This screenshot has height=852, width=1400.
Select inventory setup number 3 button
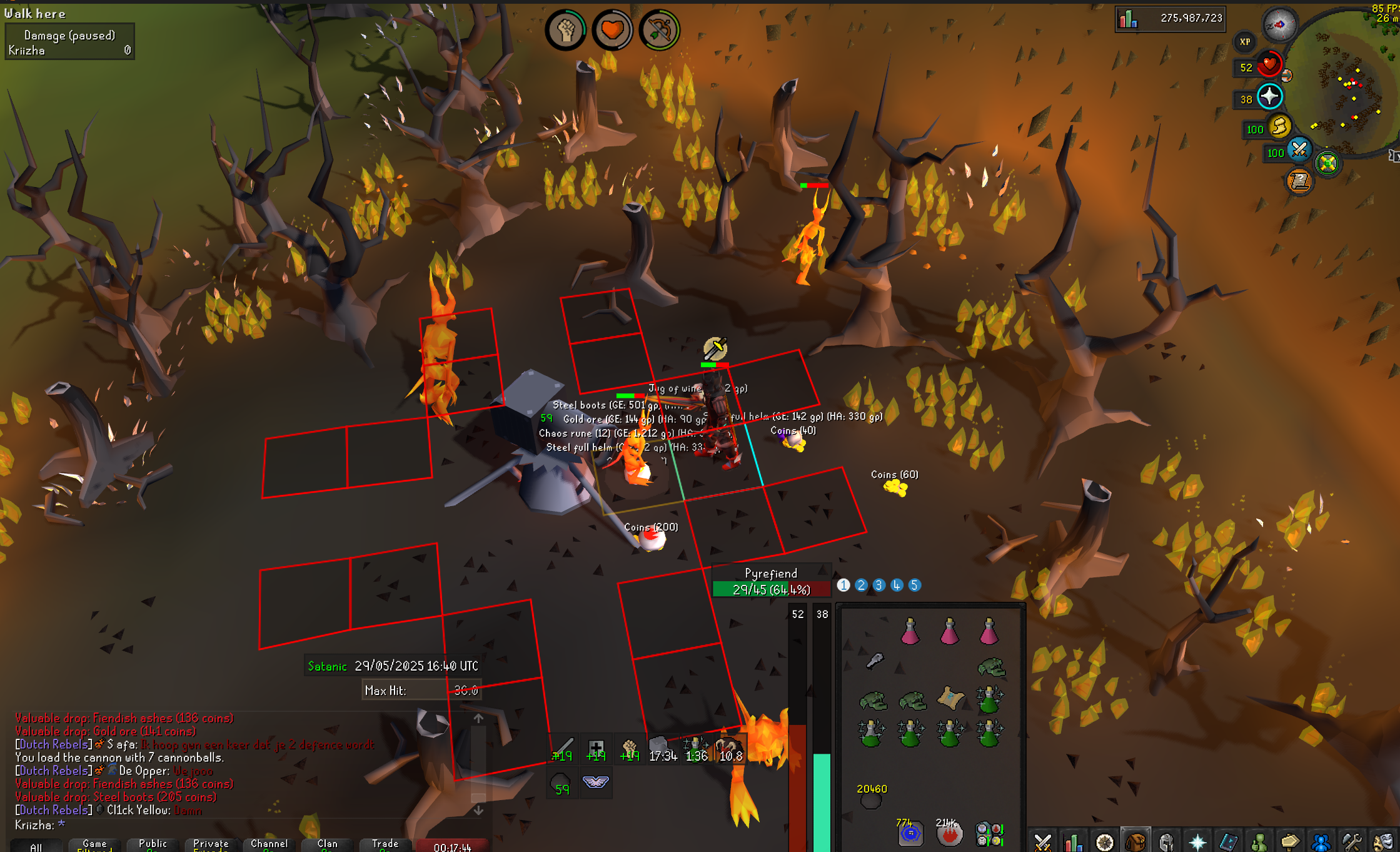click(879, 586)
